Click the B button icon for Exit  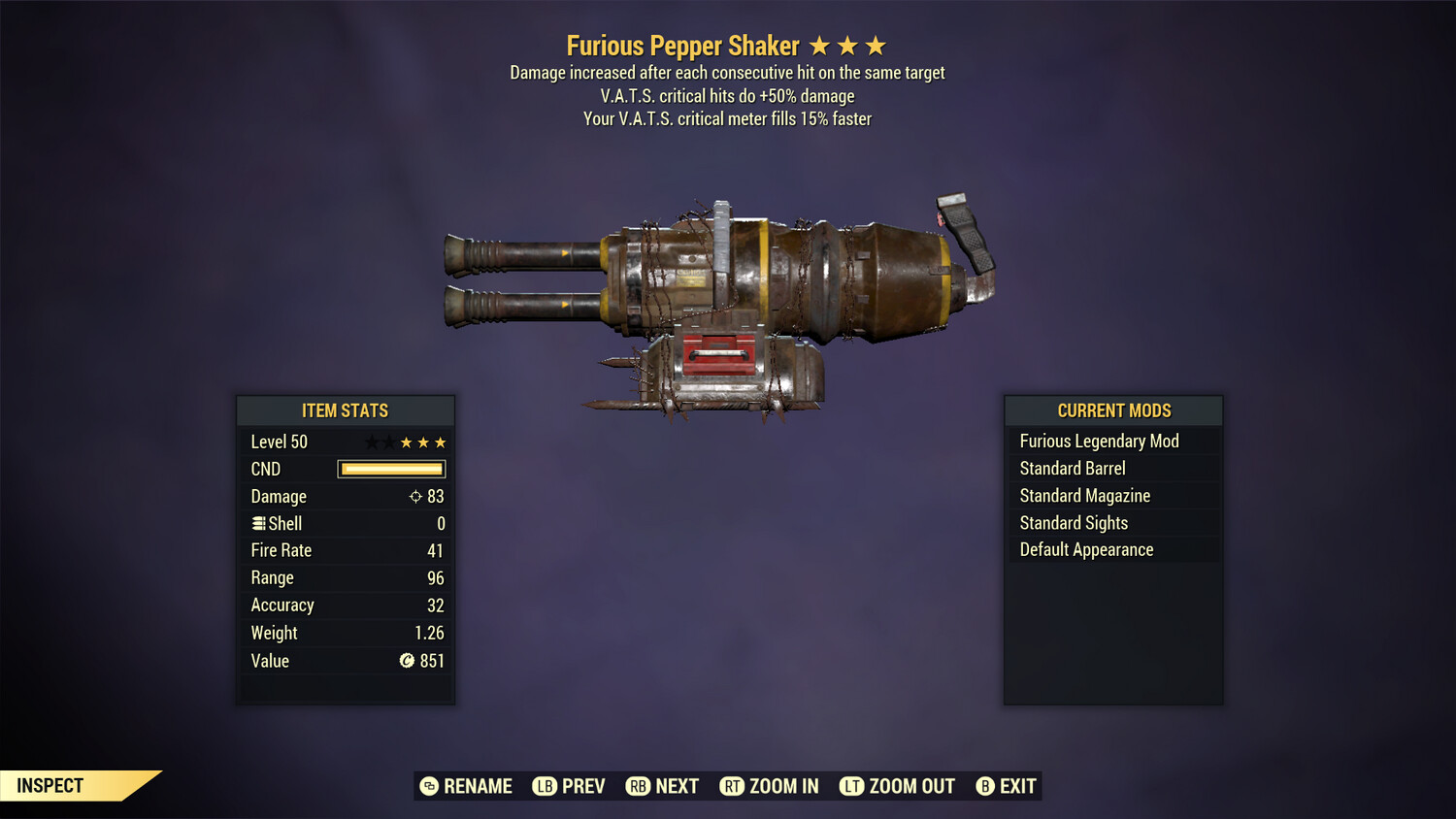(x=985, y=786)
